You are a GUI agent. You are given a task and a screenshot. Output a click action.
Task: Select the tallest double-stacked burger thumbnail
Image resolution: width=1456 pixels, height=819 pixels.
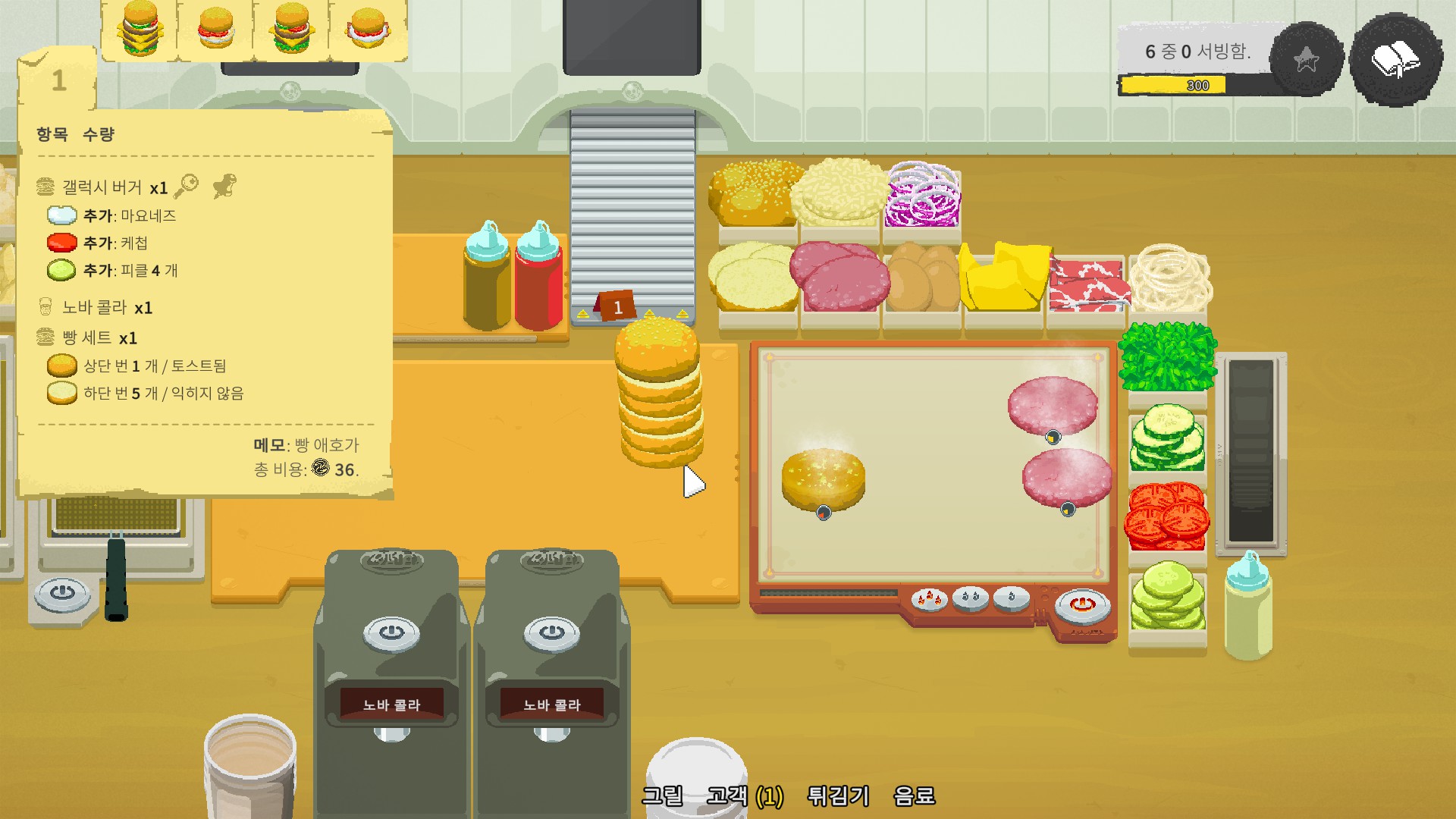[x=140, y=29]
